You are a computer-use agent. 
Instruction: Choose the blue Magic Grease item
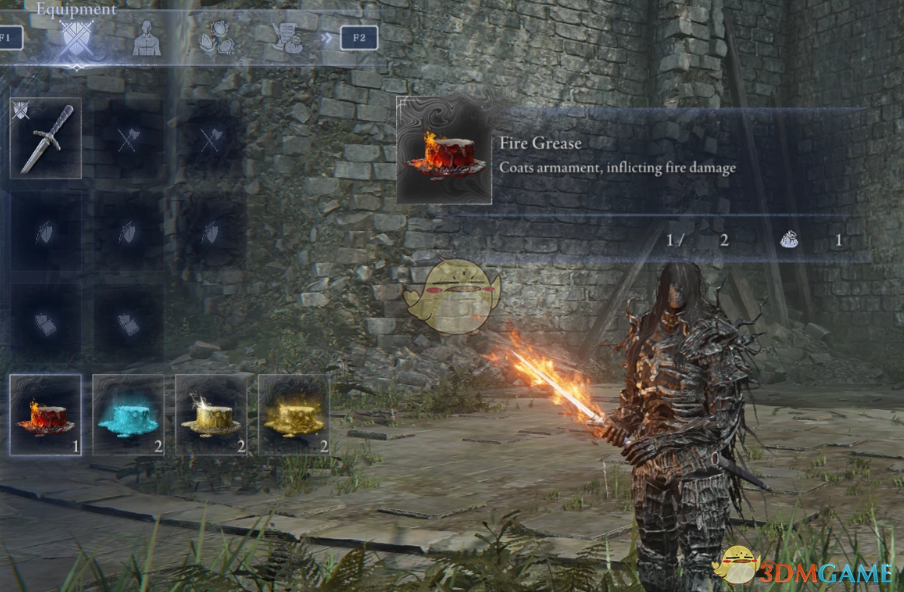pos(128,415)
